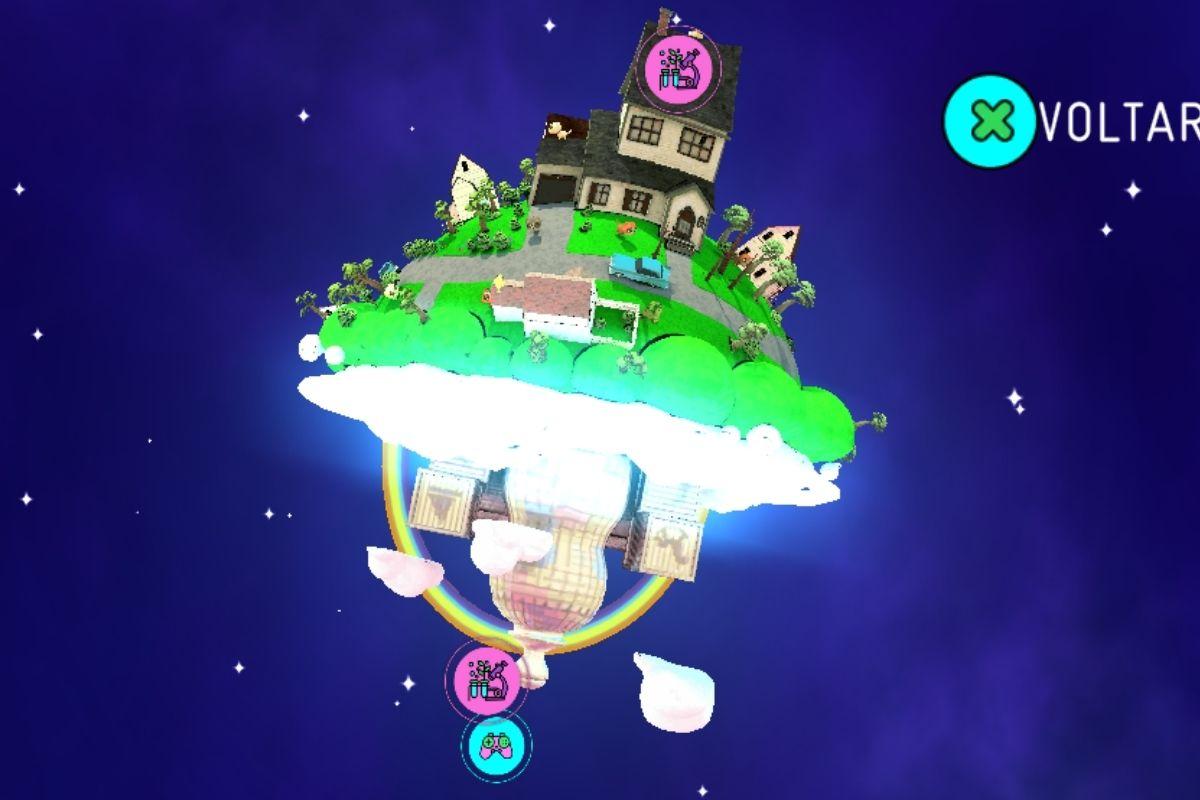Launch the blue gamepad minigame marker
1200x800 pixels.
(x=497, y=746)
